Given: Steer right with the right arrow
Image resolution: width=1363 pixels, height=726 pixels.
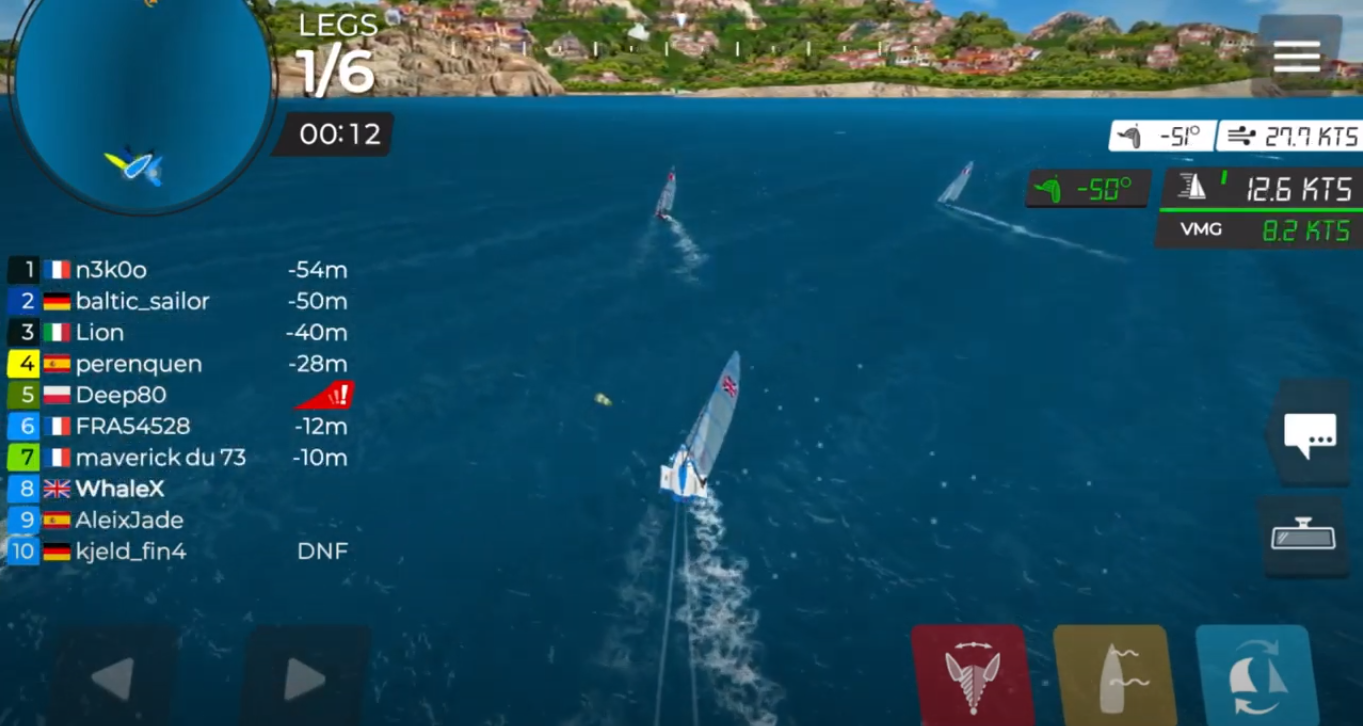Looking at the screenshot, I should pyautogui.click(x=304, y=679).
